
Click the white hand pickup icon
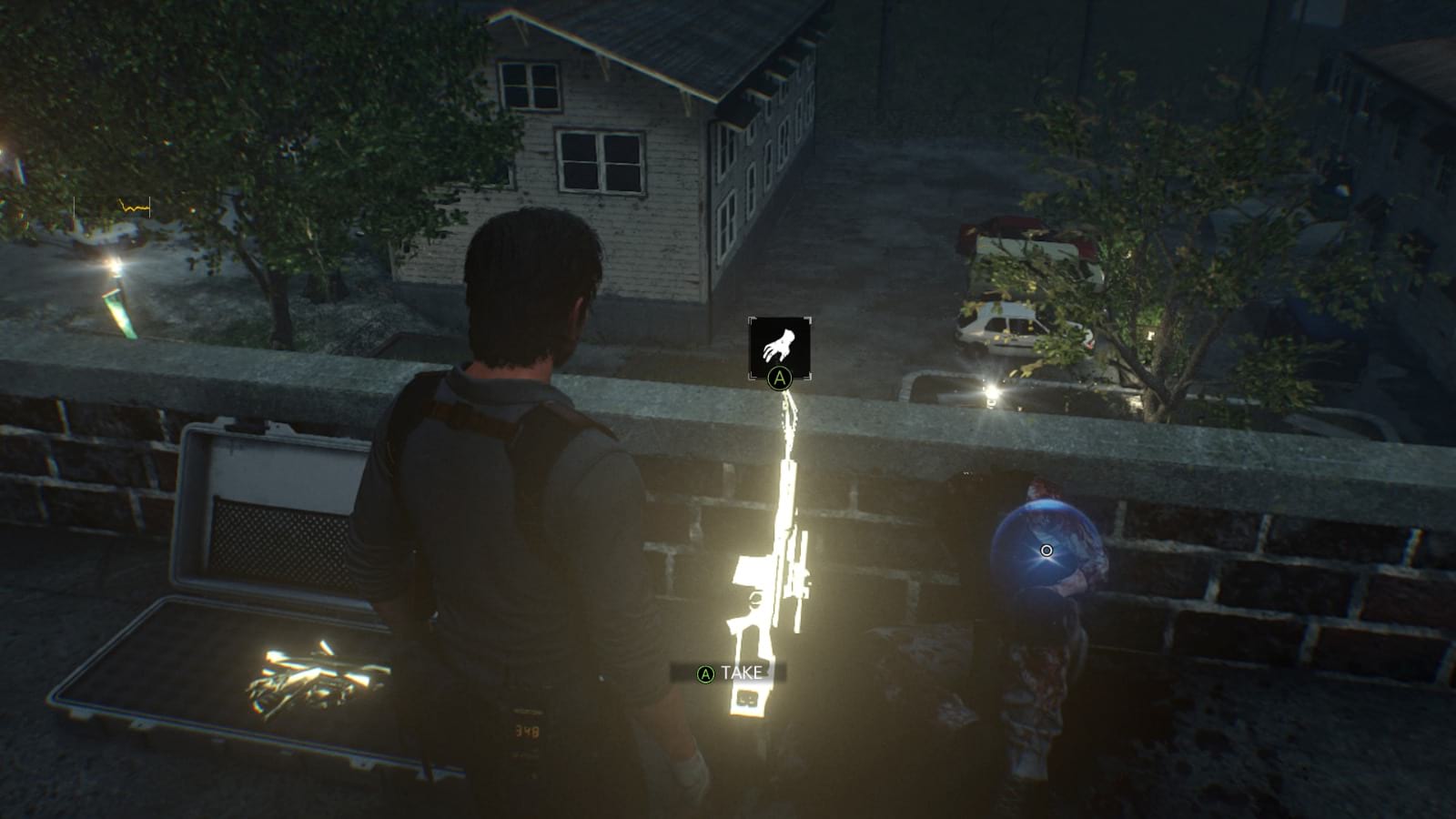click(x=781, y=345)
